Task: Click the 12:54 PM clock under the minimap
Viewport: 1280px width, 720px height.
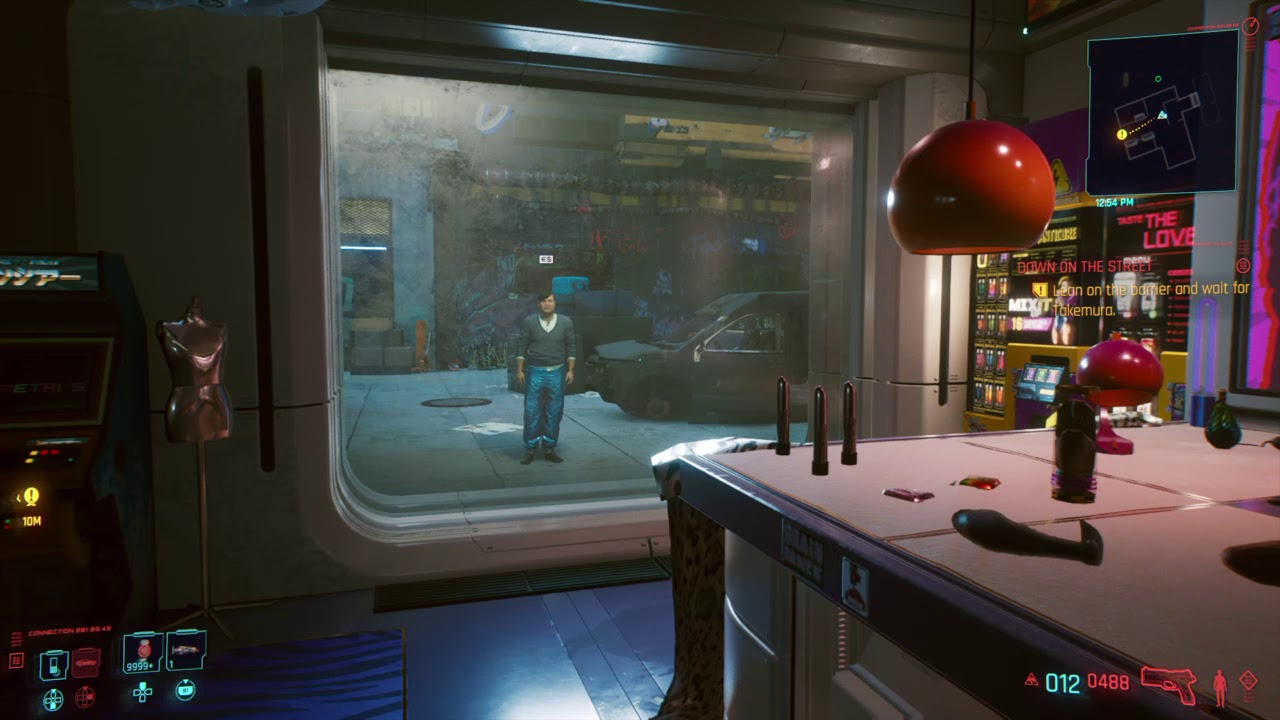Action: pos(1113,200)
